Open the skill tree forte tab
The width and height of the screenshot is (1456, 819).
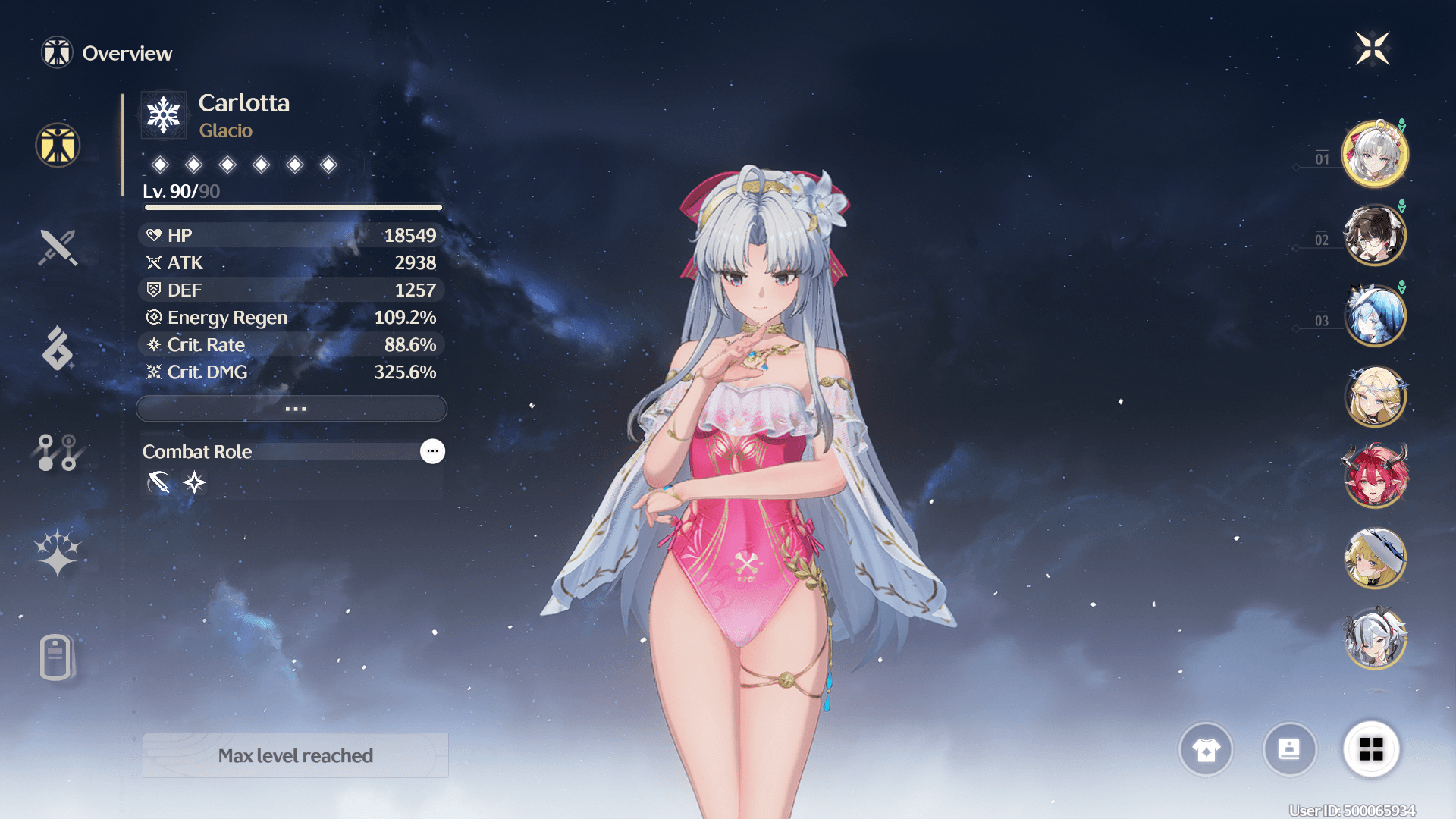tap(58, 452)
